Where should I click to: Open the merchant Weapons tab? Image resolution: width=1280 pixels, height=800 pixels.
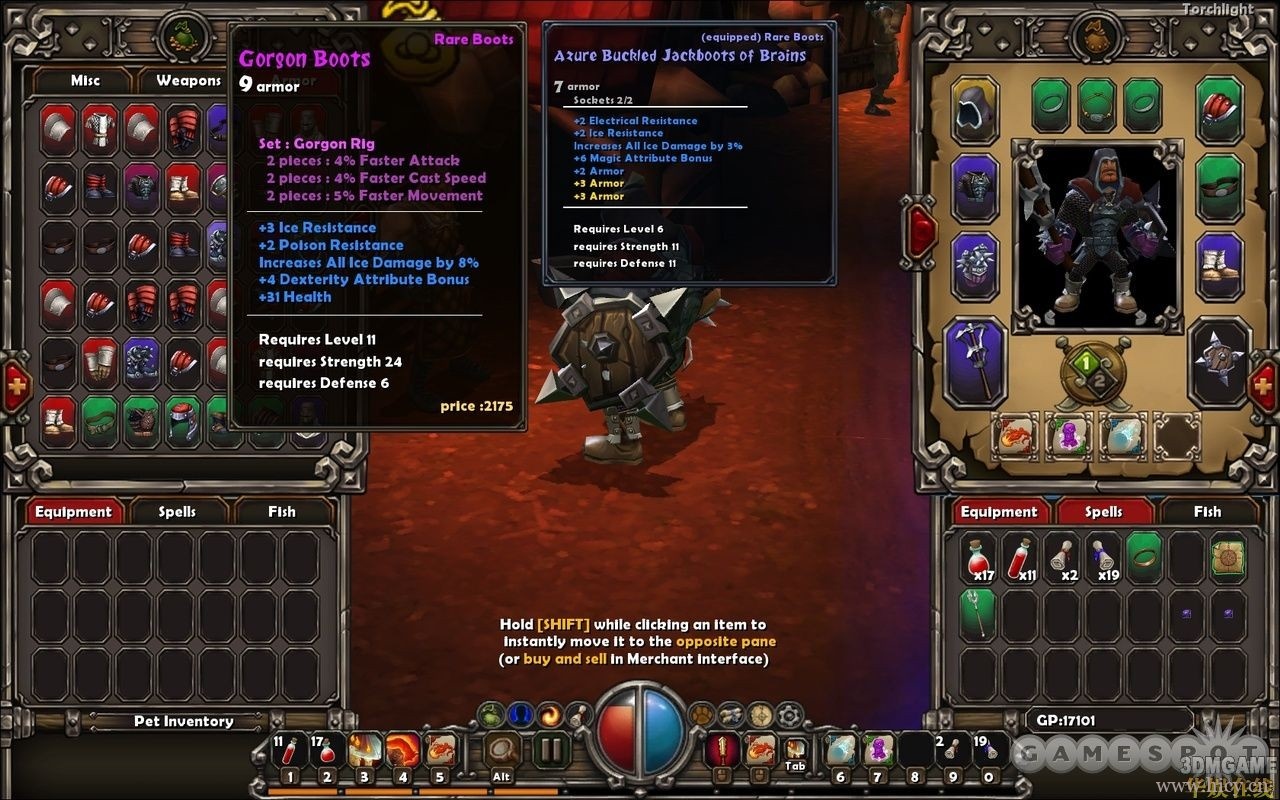coord(188,81)
